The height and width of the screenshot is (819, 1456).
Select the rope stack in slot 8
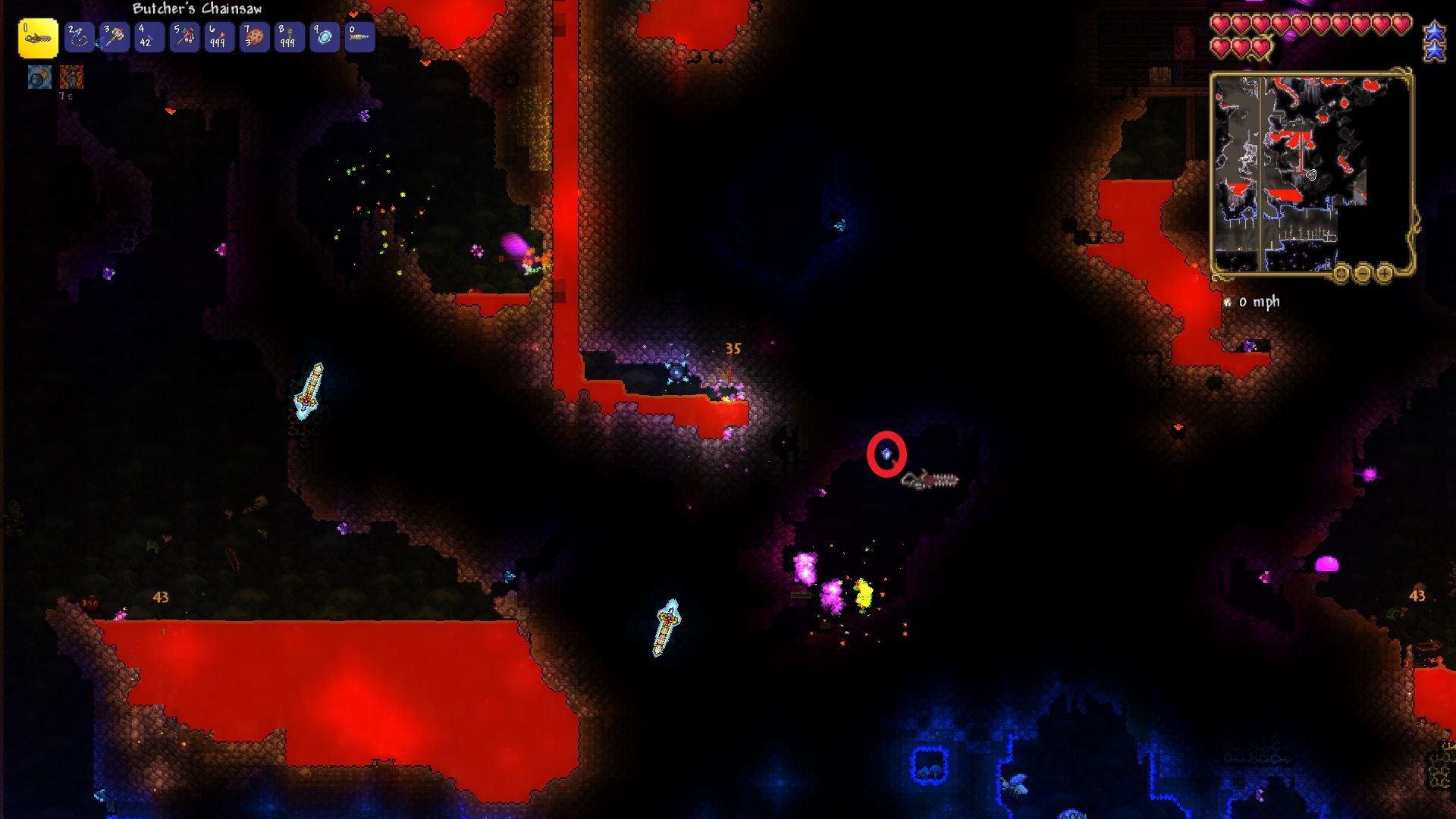click(x=289, y=36)
